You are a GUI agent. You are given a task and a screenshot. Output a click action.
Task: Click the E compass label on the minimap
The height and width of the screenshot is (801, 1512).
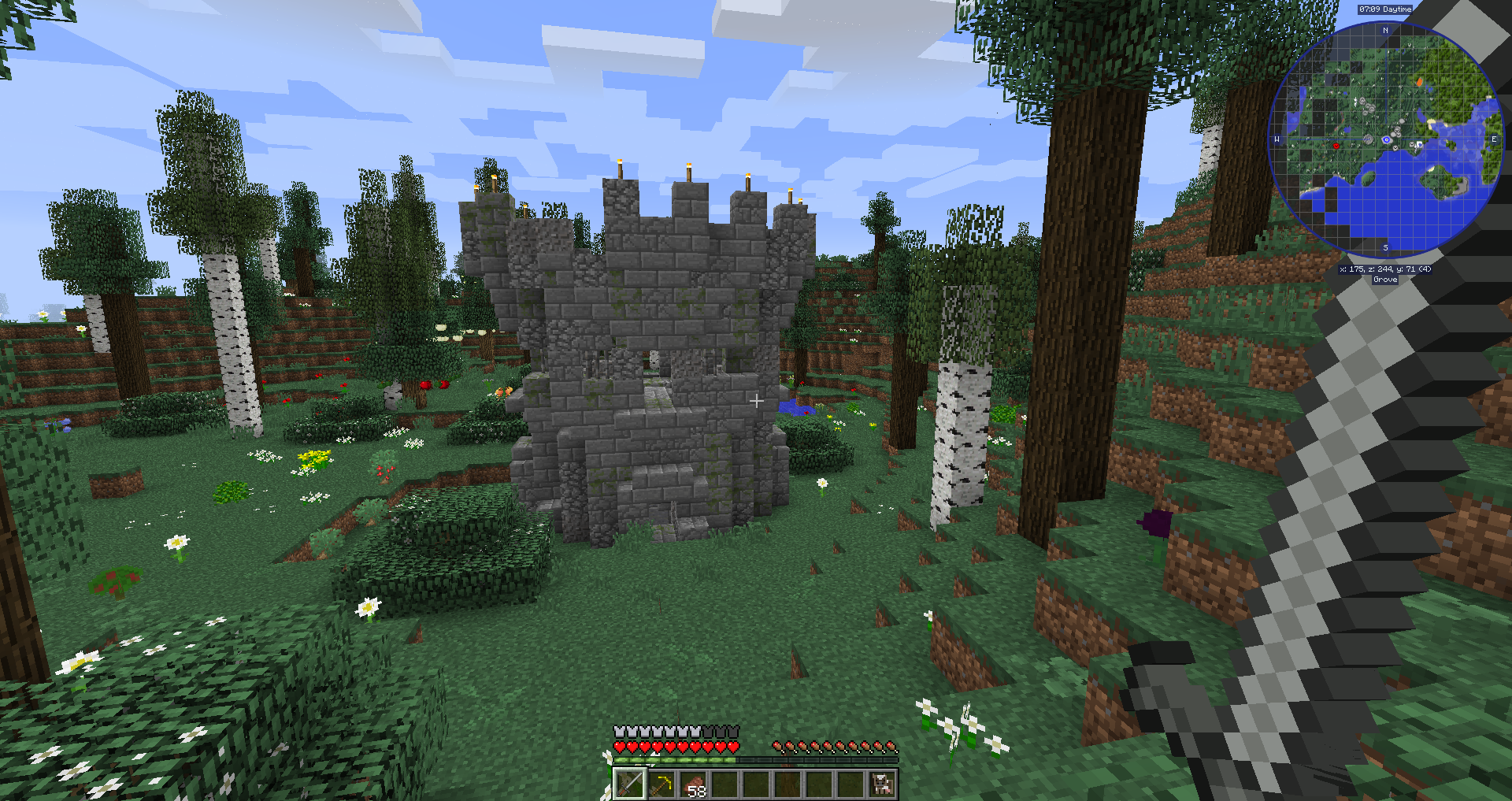point(1494,139)
